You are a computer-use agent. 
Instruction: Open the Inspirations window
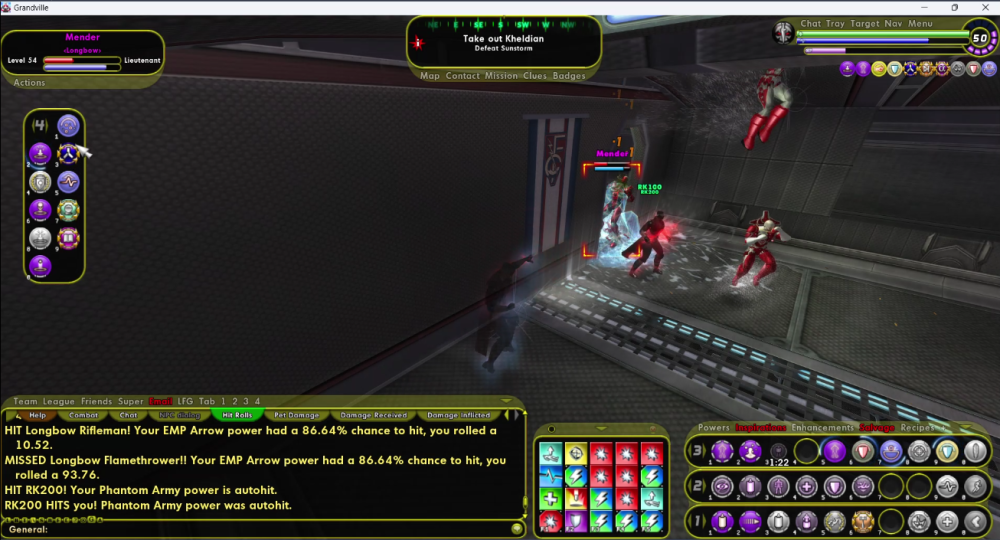pos(761,428)
